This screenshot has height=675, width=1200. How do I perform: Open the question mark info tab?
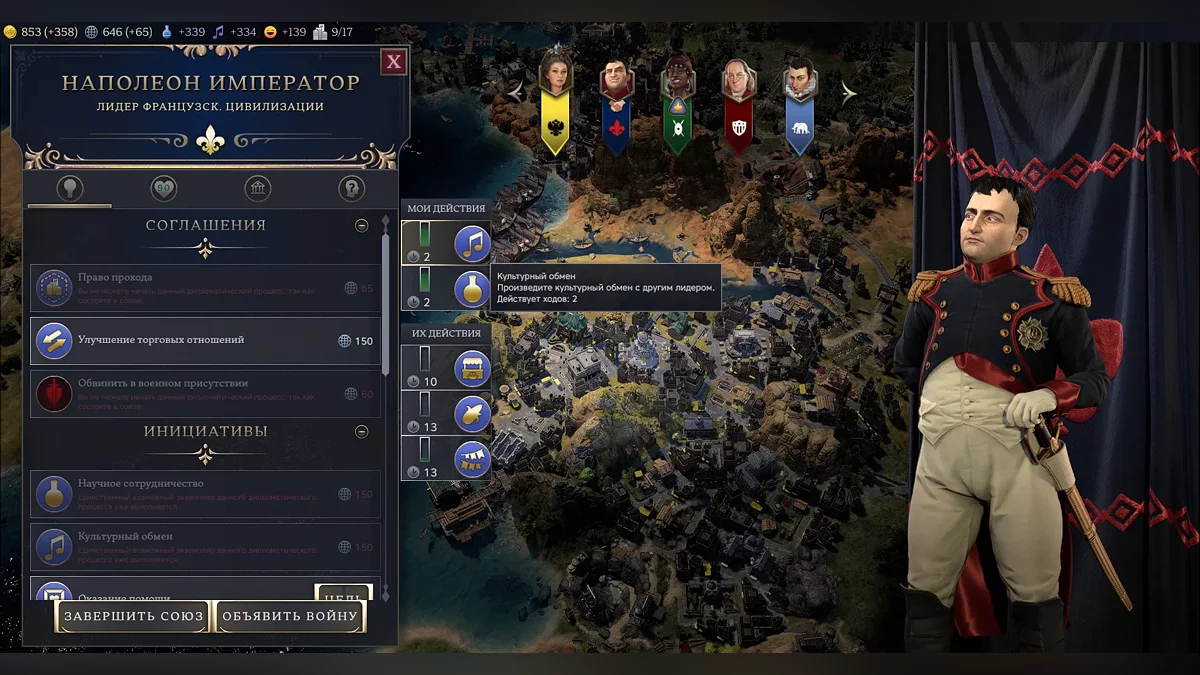pos(351,188)
